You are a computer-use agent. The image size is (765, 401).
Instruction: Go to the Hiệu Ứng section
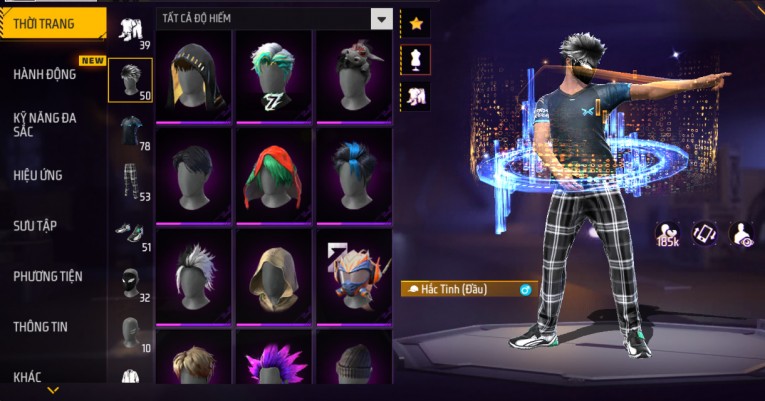(x=38, y=175)
